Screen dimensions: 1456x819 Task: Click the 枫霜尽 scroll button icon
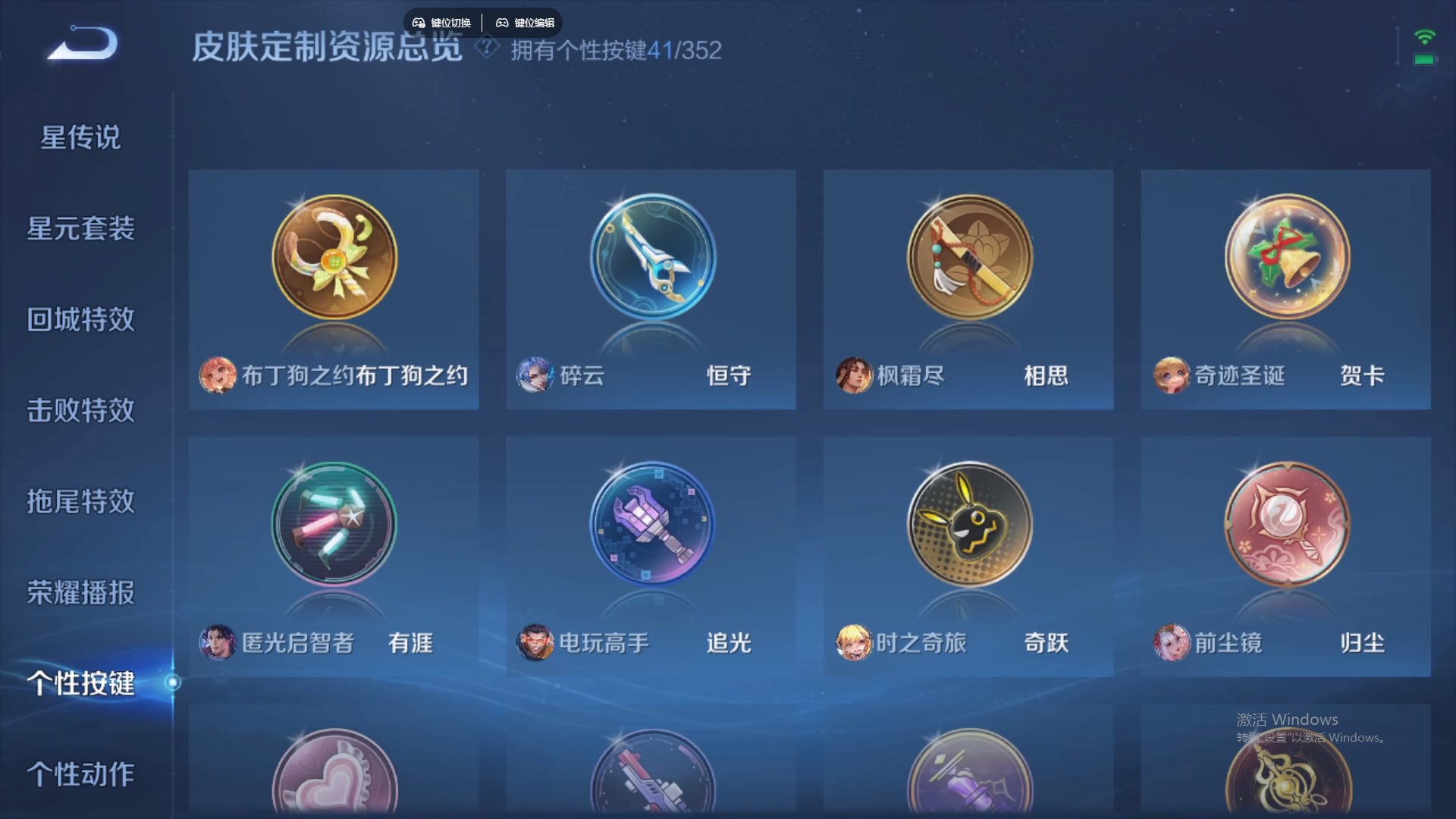(968, 257)
